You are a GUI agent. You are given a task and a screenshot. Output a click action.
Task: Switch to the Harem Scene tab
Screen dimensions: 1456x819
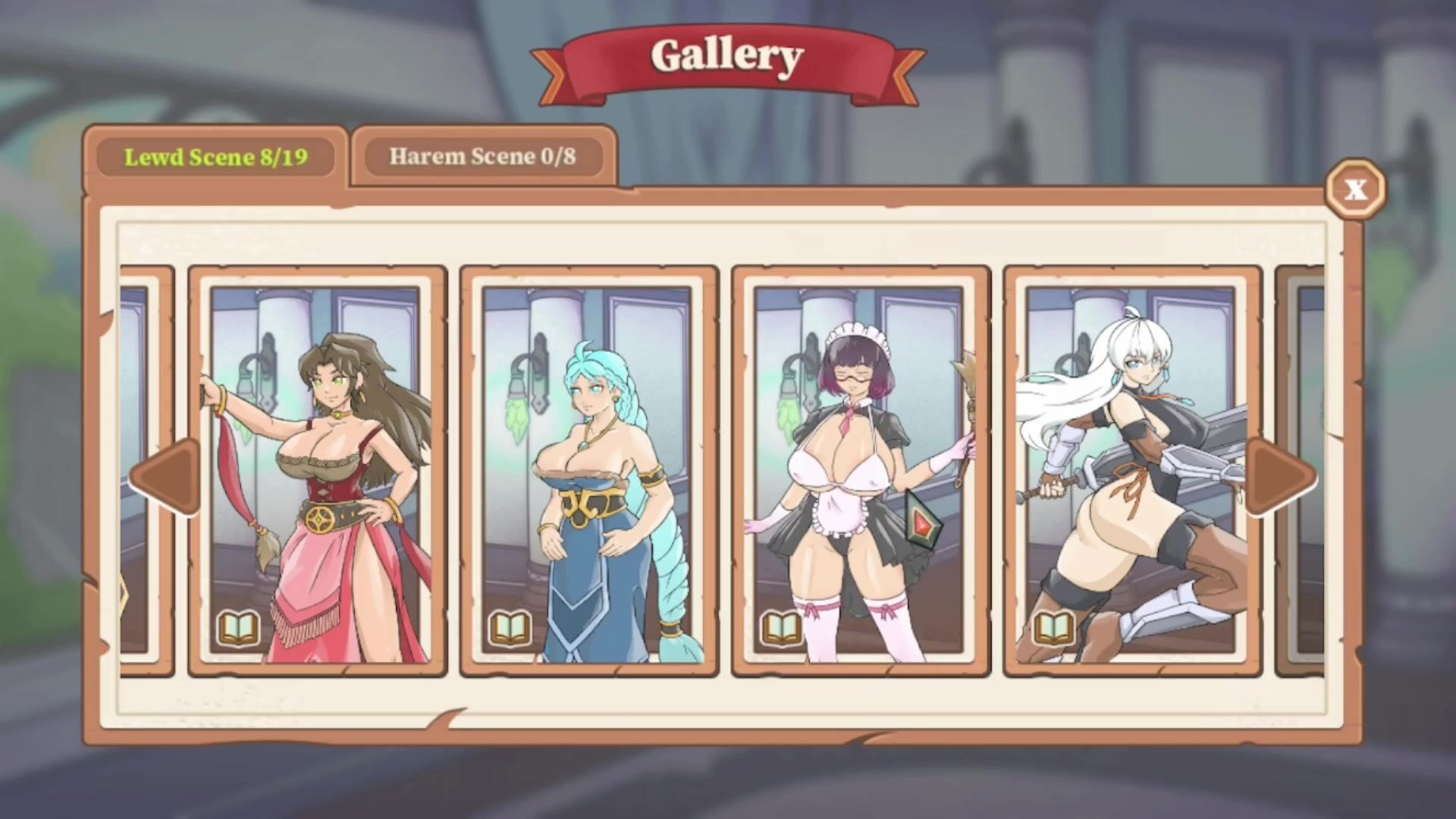[482, 157]
